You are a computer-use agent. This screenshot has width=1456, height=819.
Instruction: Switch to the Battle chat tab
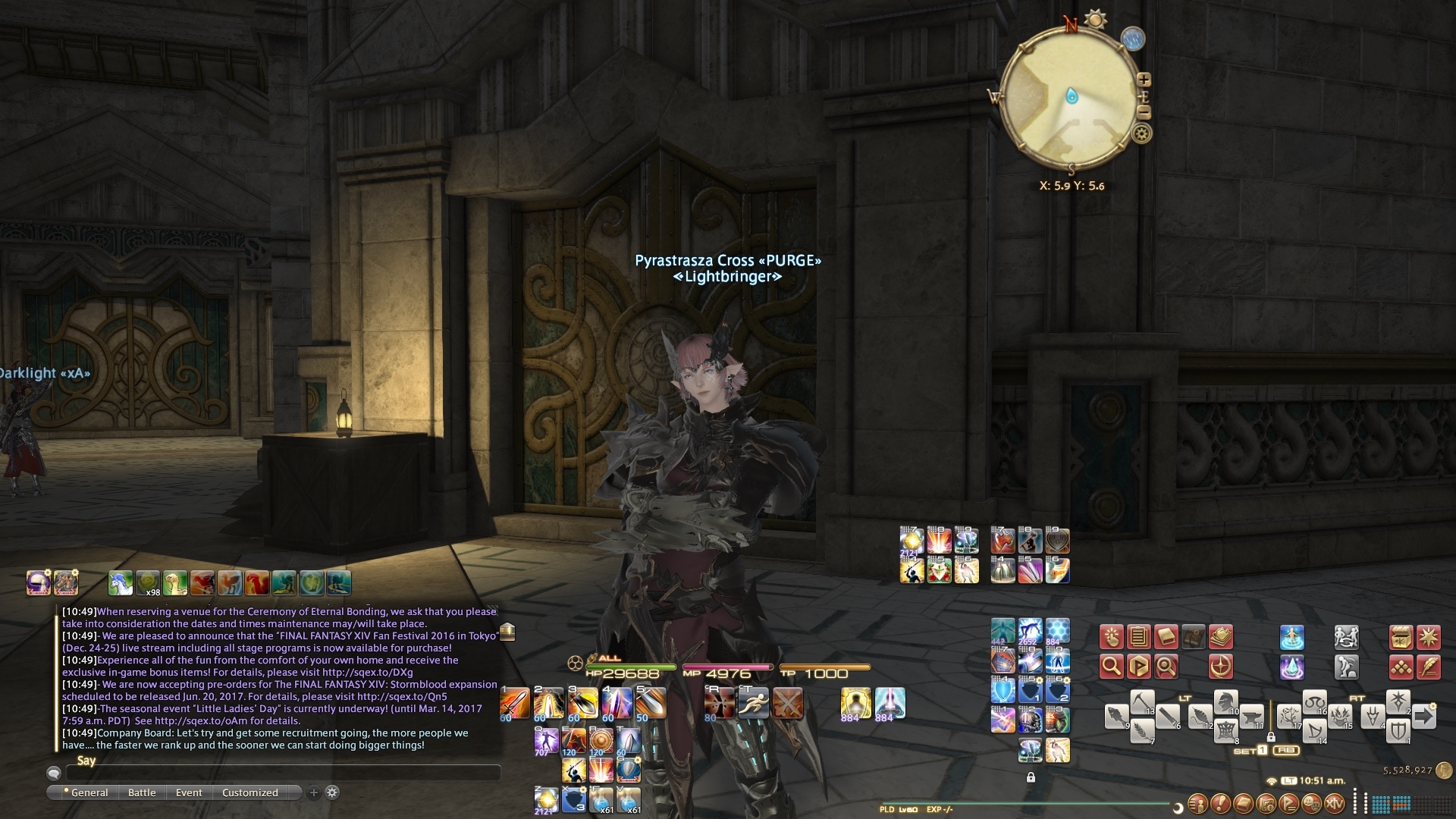142,792
